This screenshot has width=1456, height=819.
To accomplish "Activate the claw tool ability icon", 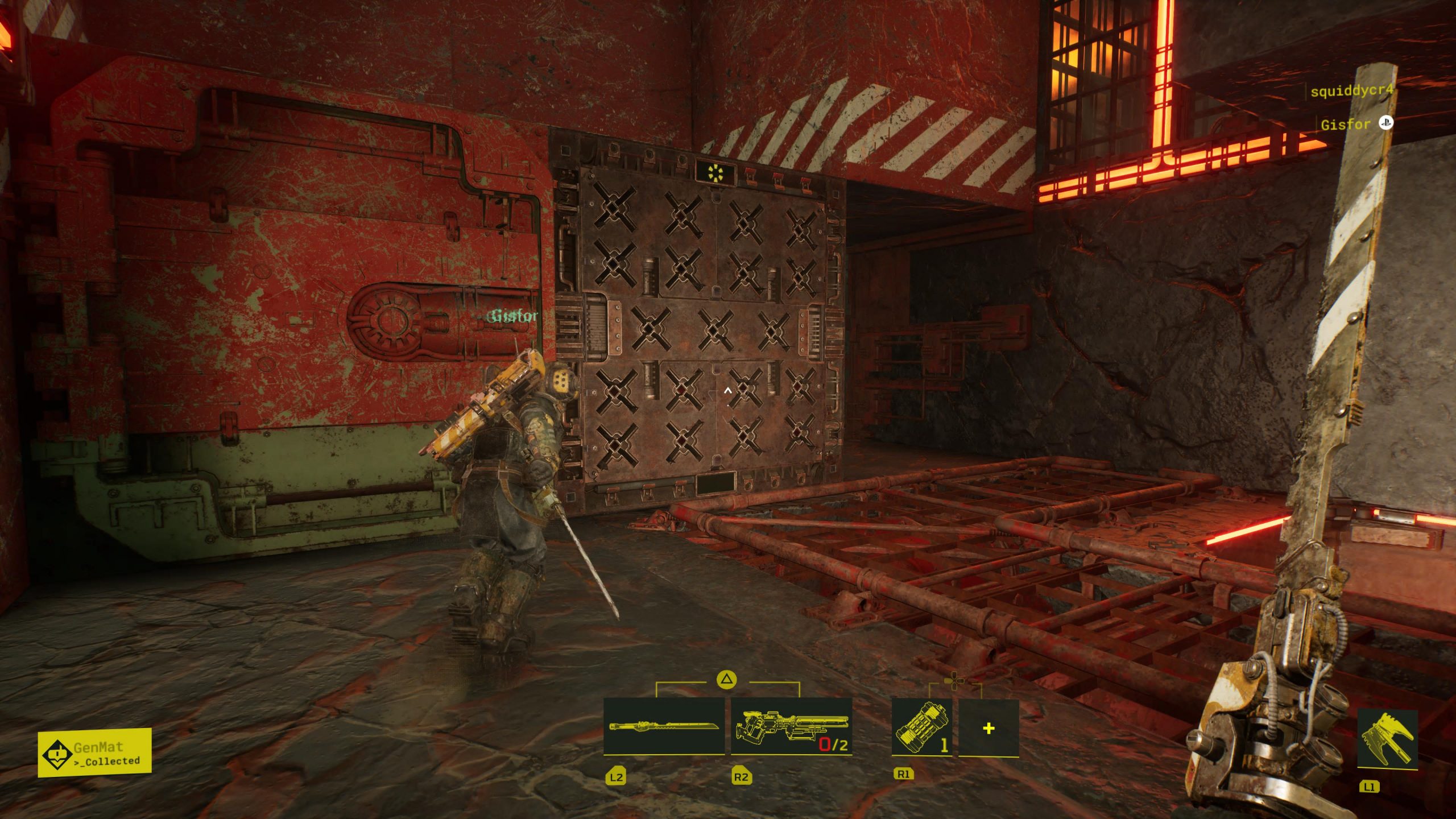I will point(1387,739).
